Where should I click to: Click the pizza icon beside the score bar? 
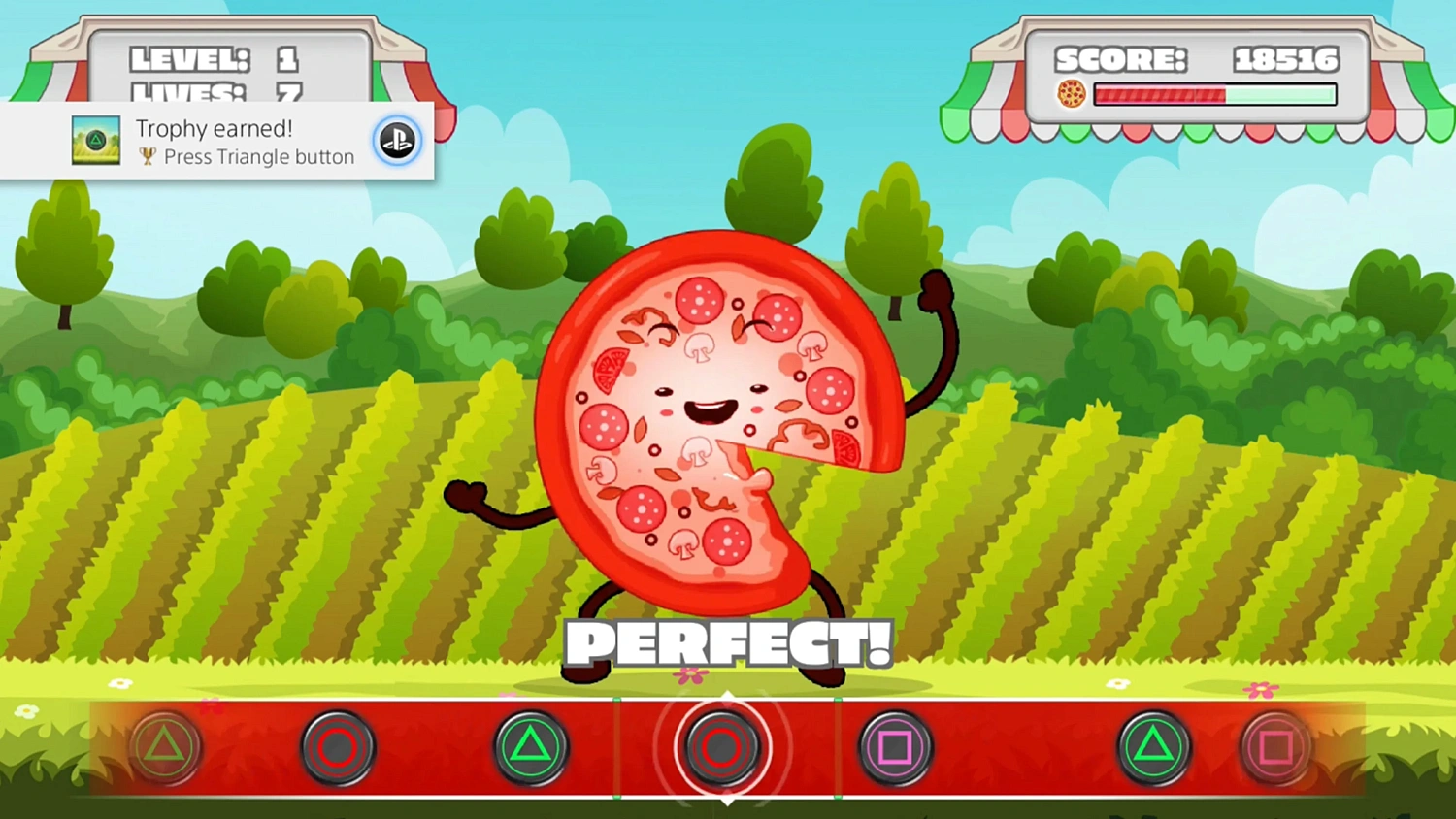[x=1070, y=94]
